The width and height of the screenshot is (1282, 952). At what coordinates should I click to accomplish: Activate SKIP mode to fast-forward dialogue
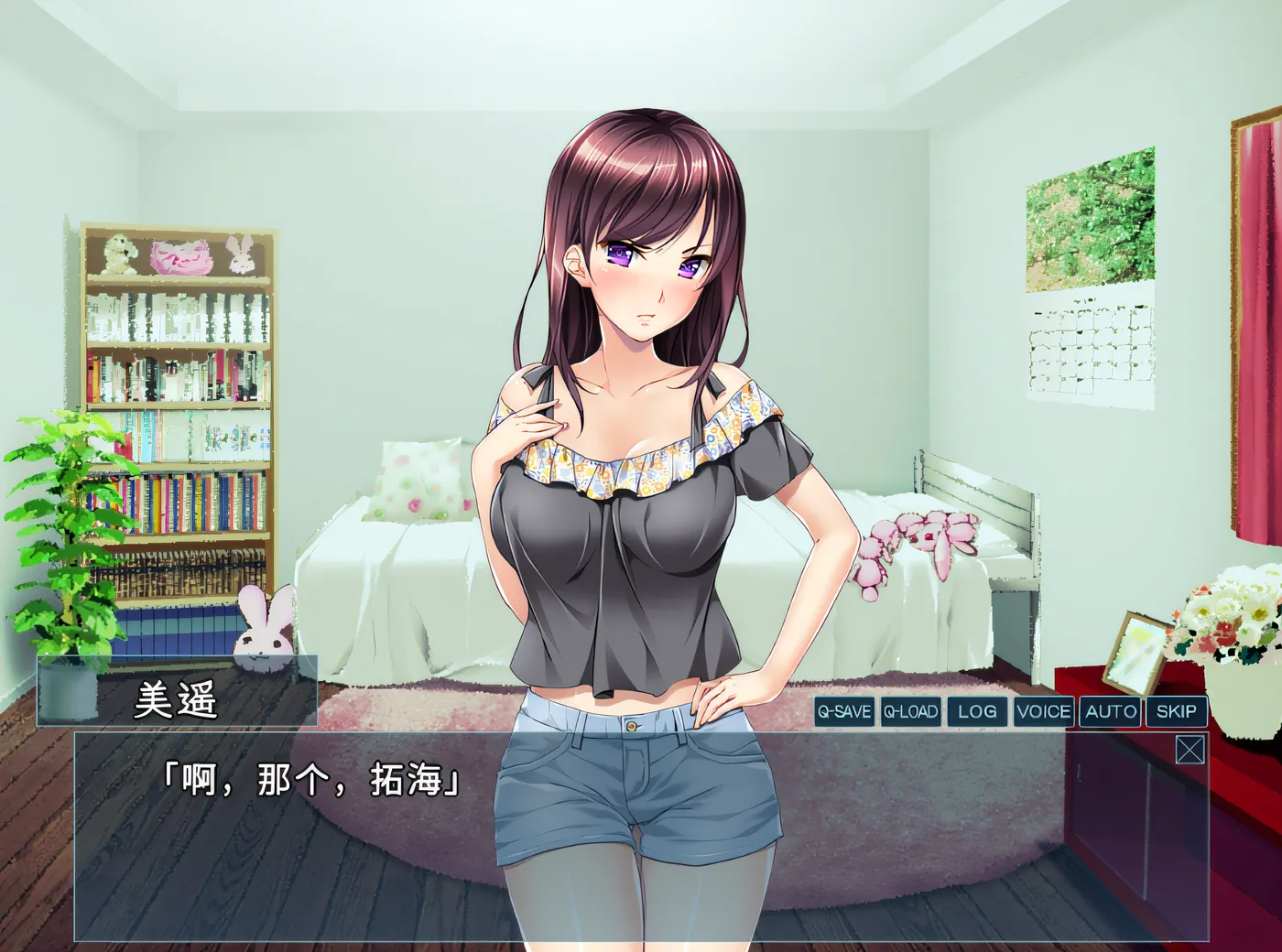(1175, 710)
